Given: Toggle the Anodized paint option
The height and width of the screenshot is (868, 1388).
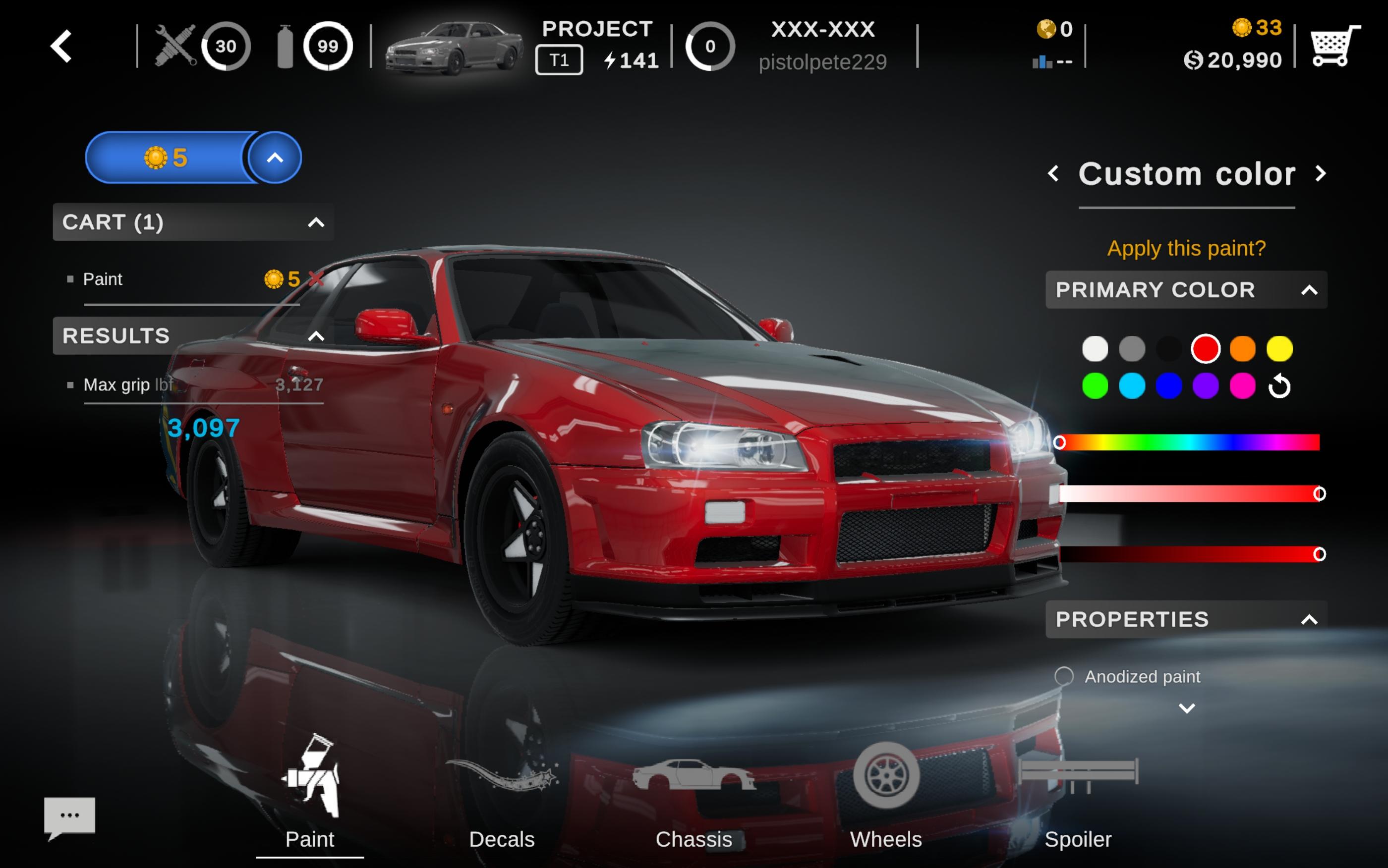Looking at the screenshot, I should point(1063,676).
